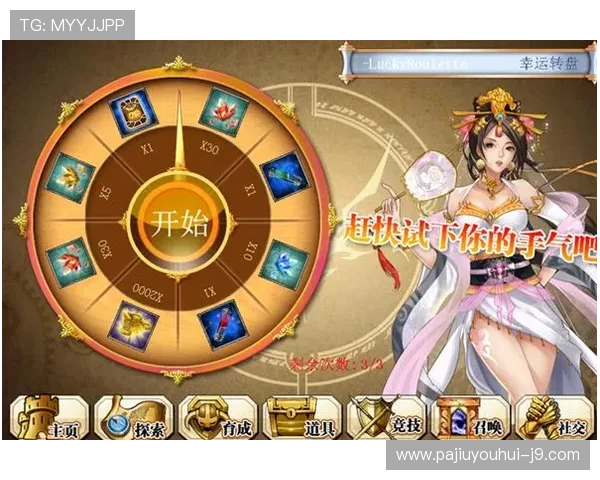The width and height of the screenshot is (600, 480).
Task: Open the 主页 home menu
Action: (x=49, y=418)
